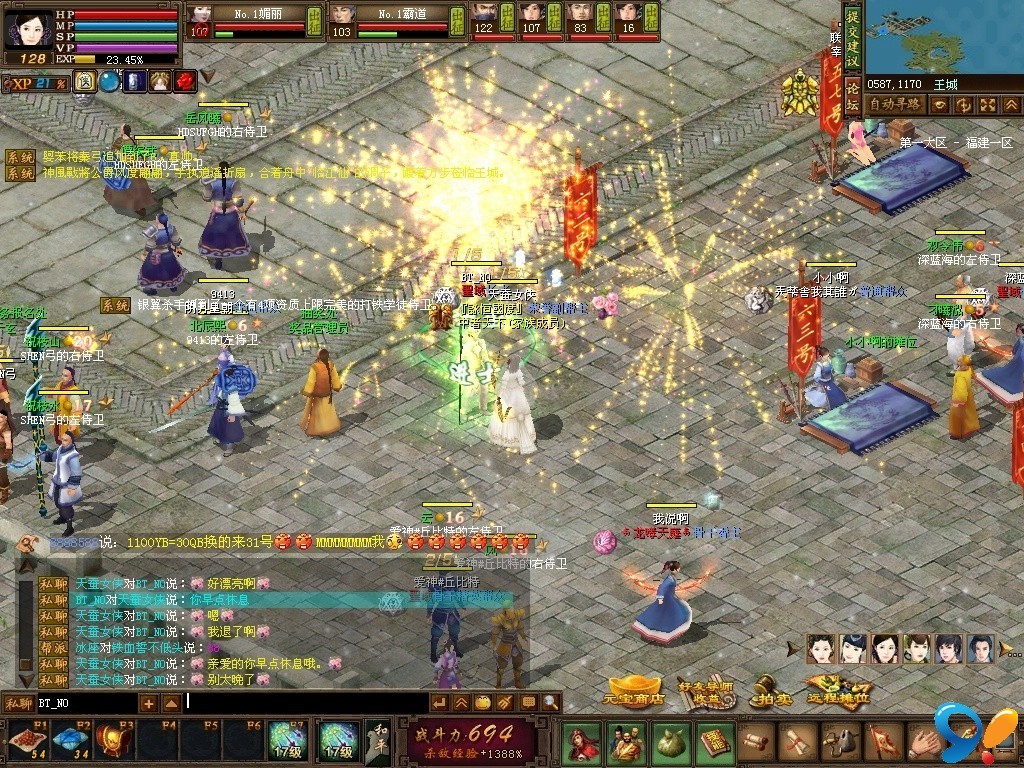The height and width of the screenshot is (768, 1024).
Task: Open the green bag inventory button
Action: point(671,742)
